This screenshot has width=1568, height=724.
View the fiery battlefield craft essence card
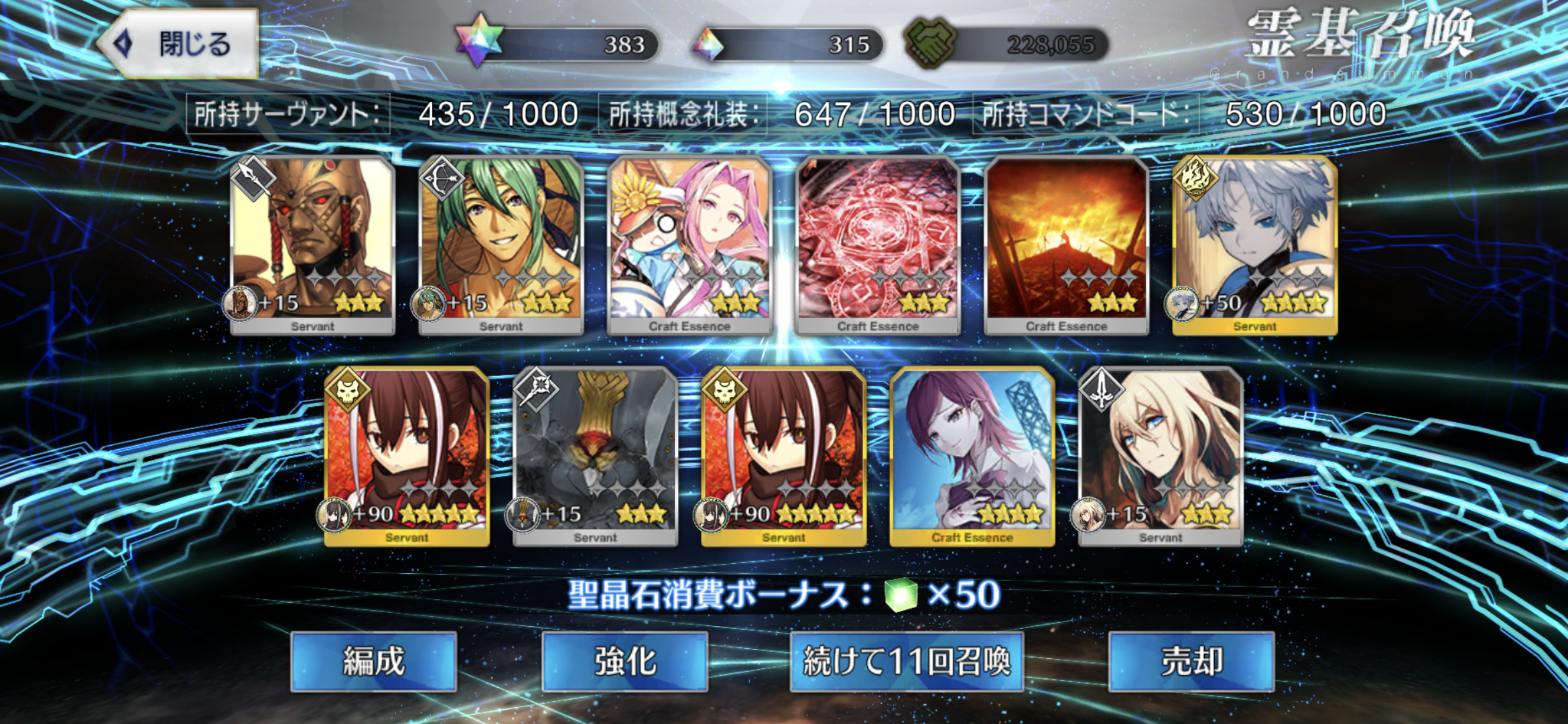1066,245
